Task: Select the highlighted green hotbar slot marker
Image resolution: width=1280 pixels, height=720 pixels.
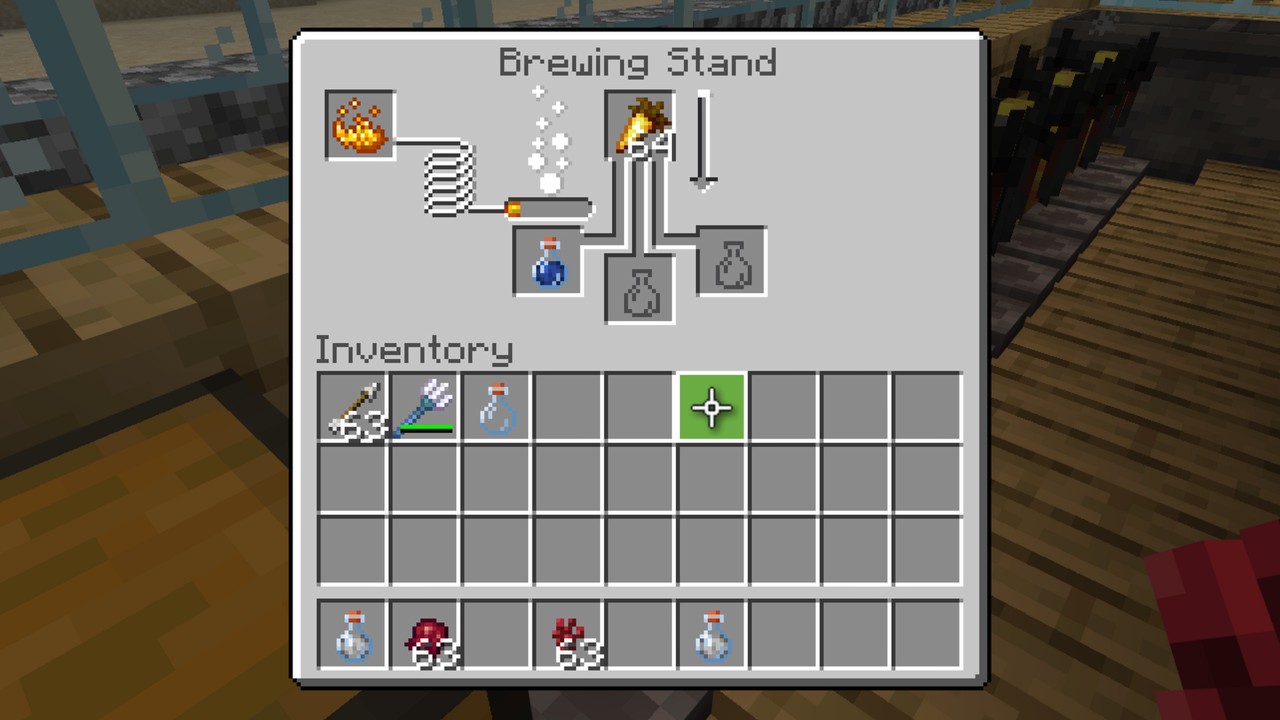Action: tap(711, 405)
